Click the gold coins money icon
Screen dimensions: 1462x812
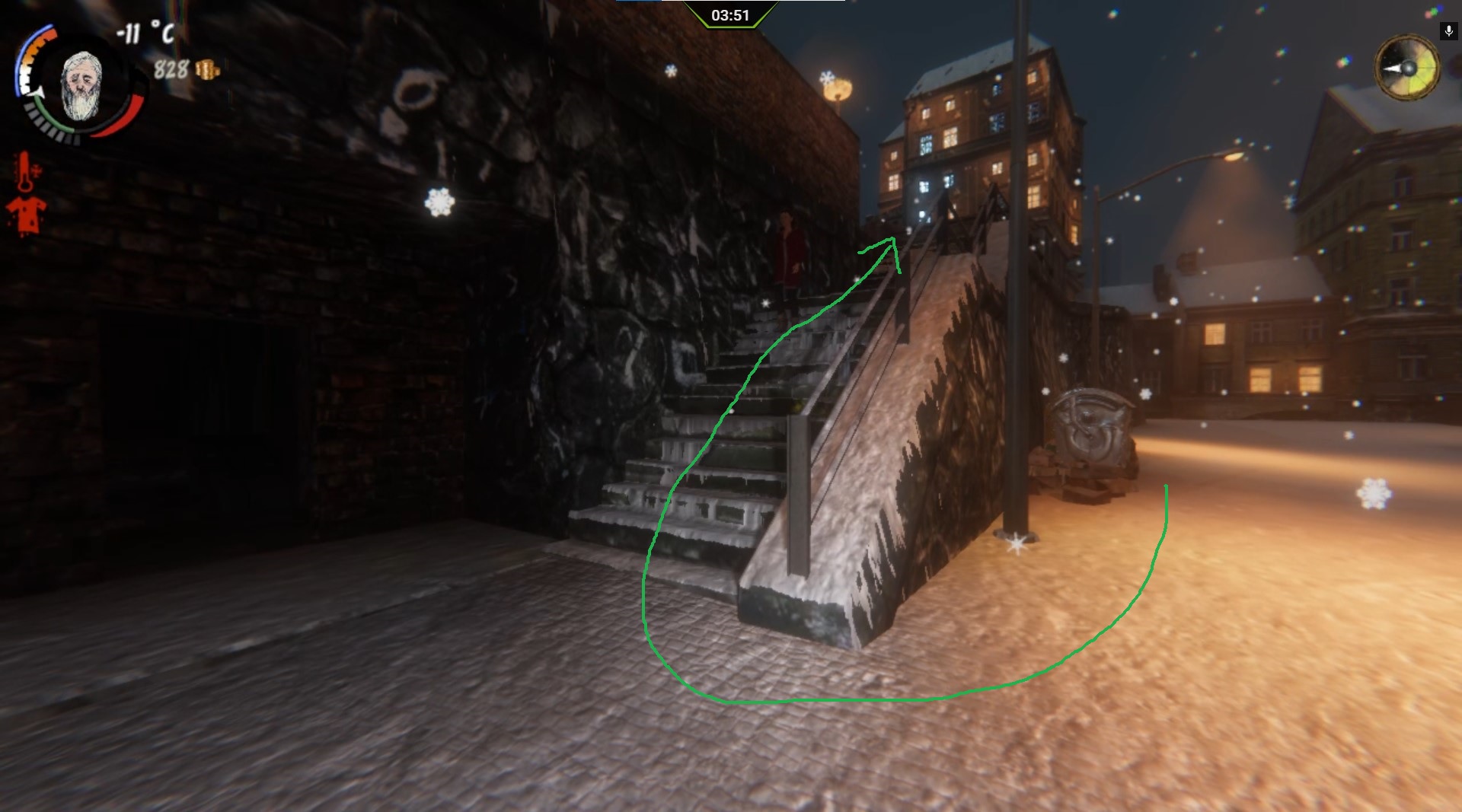click(x=207, y=71)
